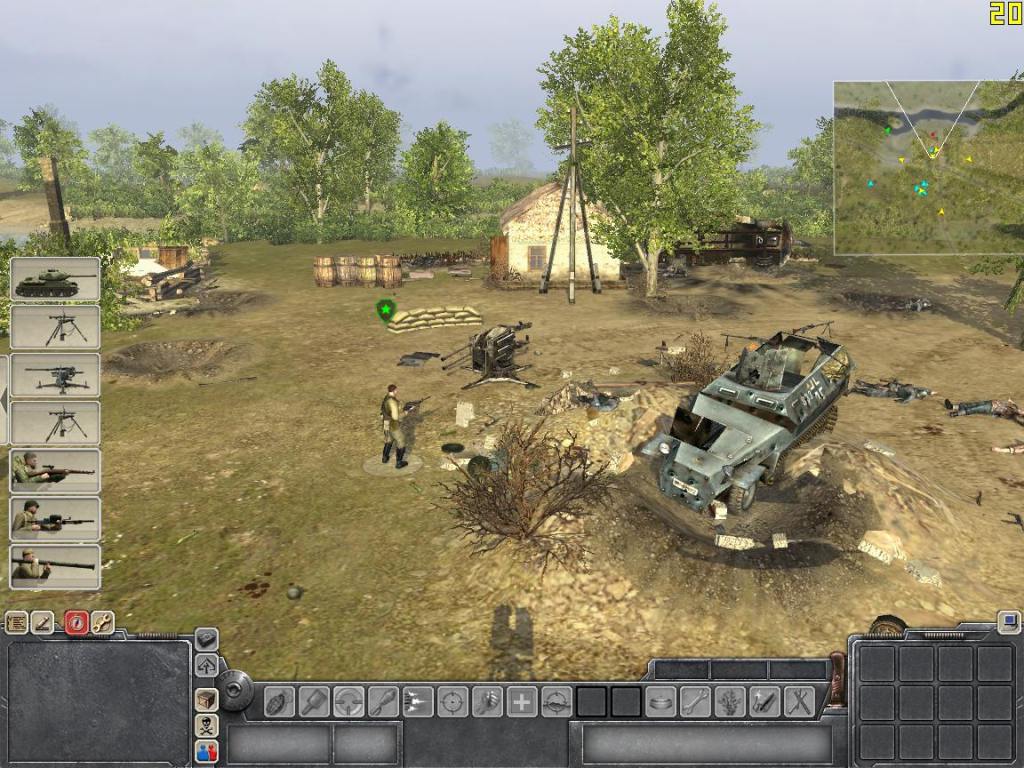Open the objectives list icon
Image resolution: width=1024 pixels, height=768 pixels.
16,623
